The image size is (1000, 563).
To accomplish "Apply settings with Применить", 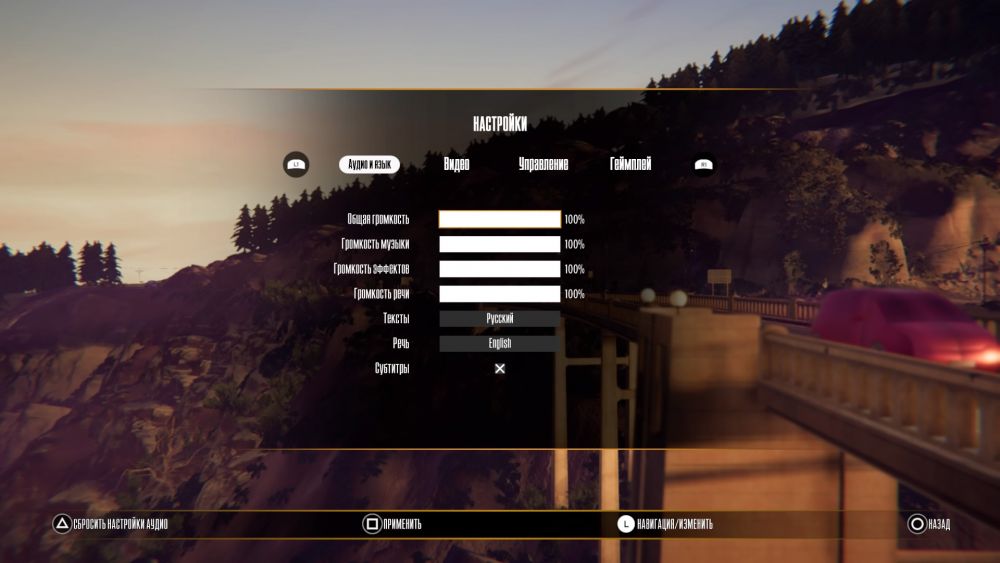I will point(392,524).
